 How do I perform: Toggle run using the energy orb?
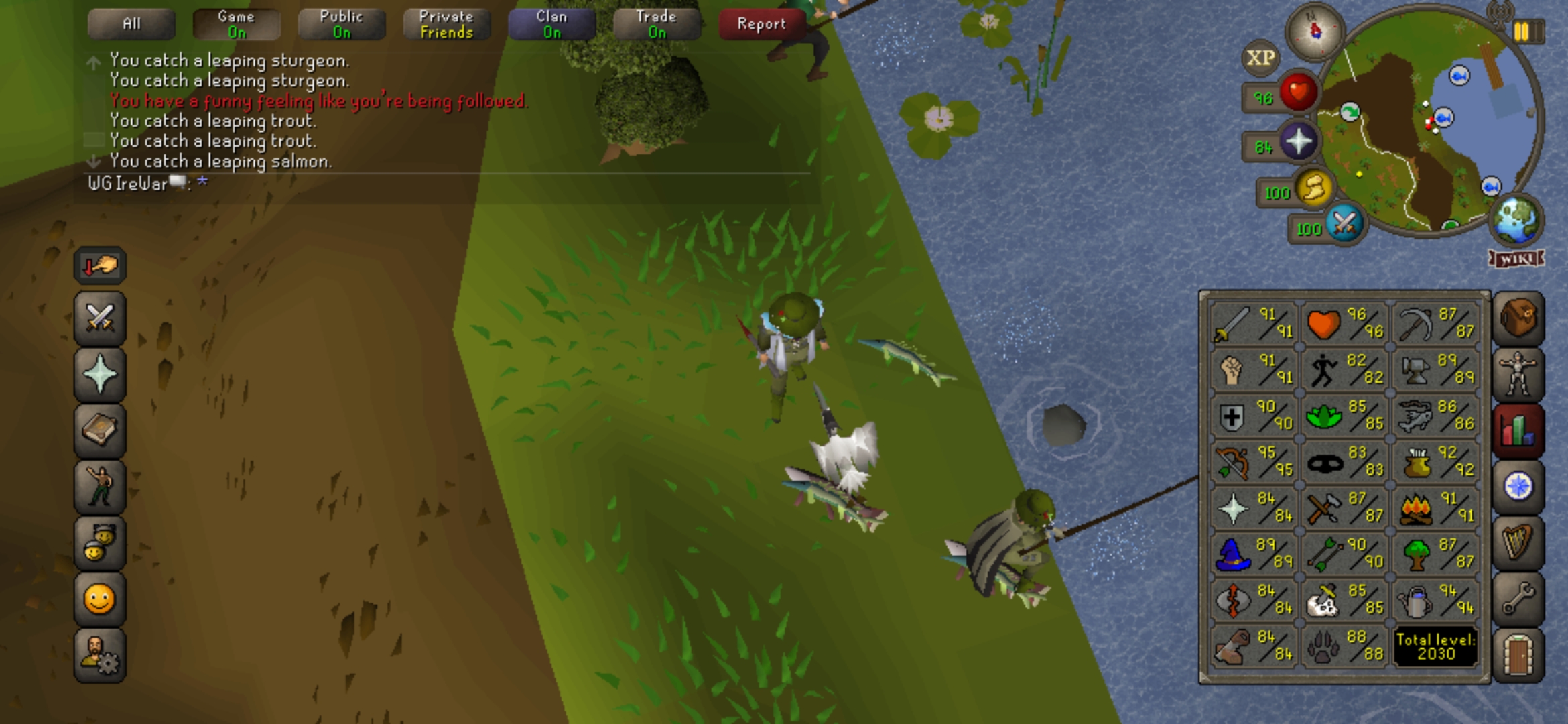[1313, 188]
